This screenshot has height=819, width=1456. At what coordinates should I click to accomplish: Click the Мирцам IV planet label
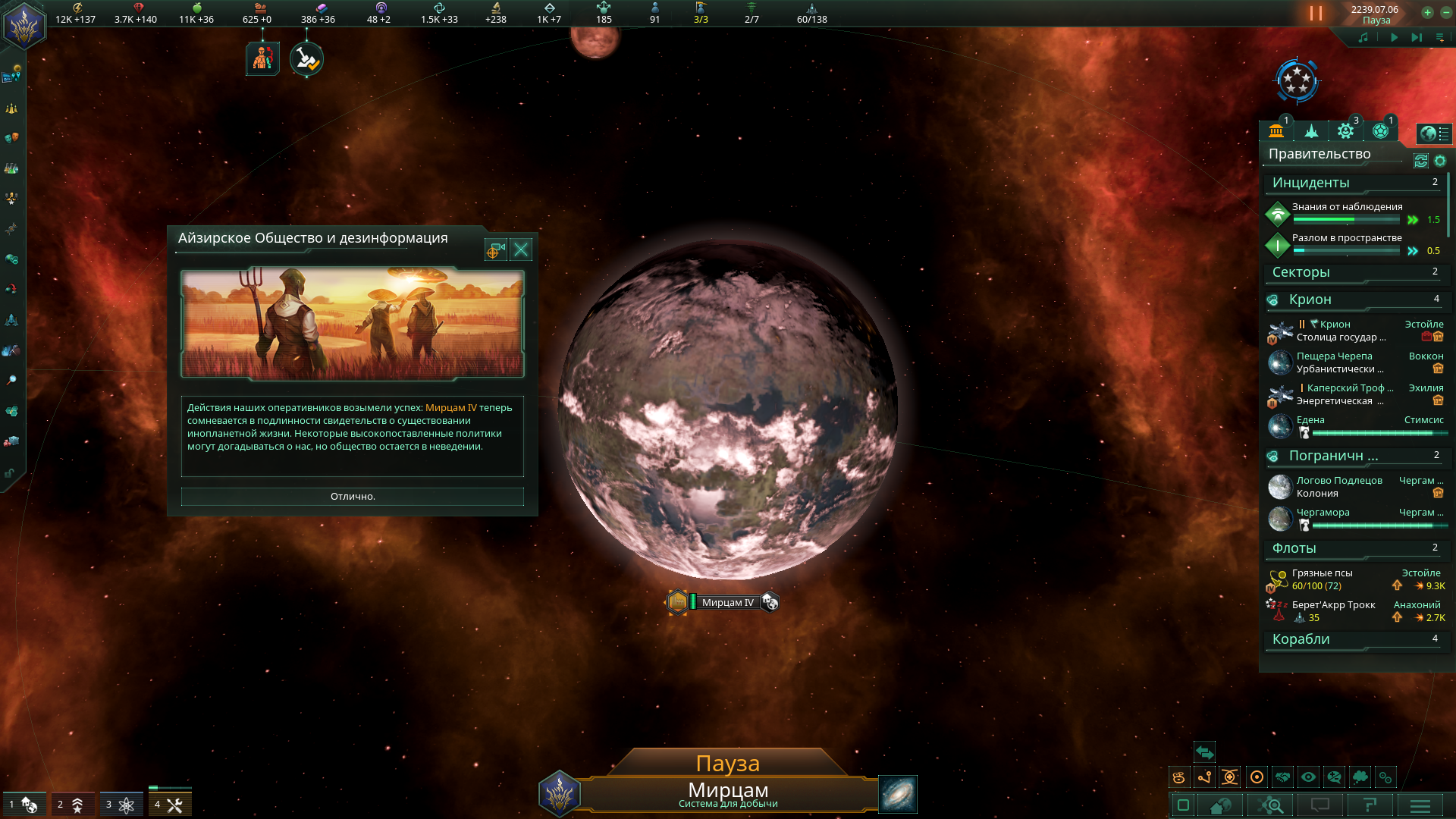pyautogui.click(x=727, y=603)
